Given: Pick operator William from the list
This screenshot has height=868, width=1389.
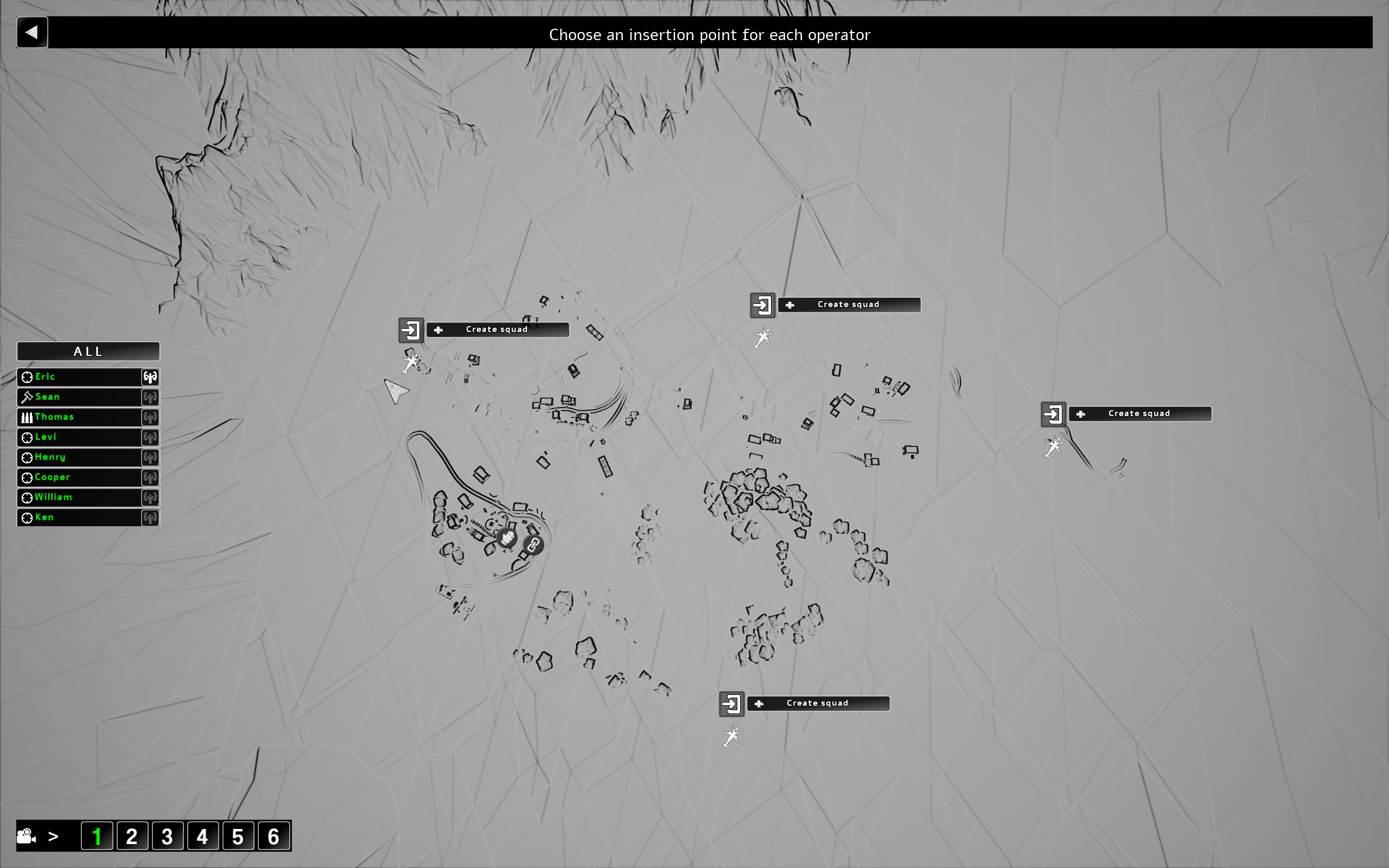Looking at the screenshot, I should tap(79, 497).
